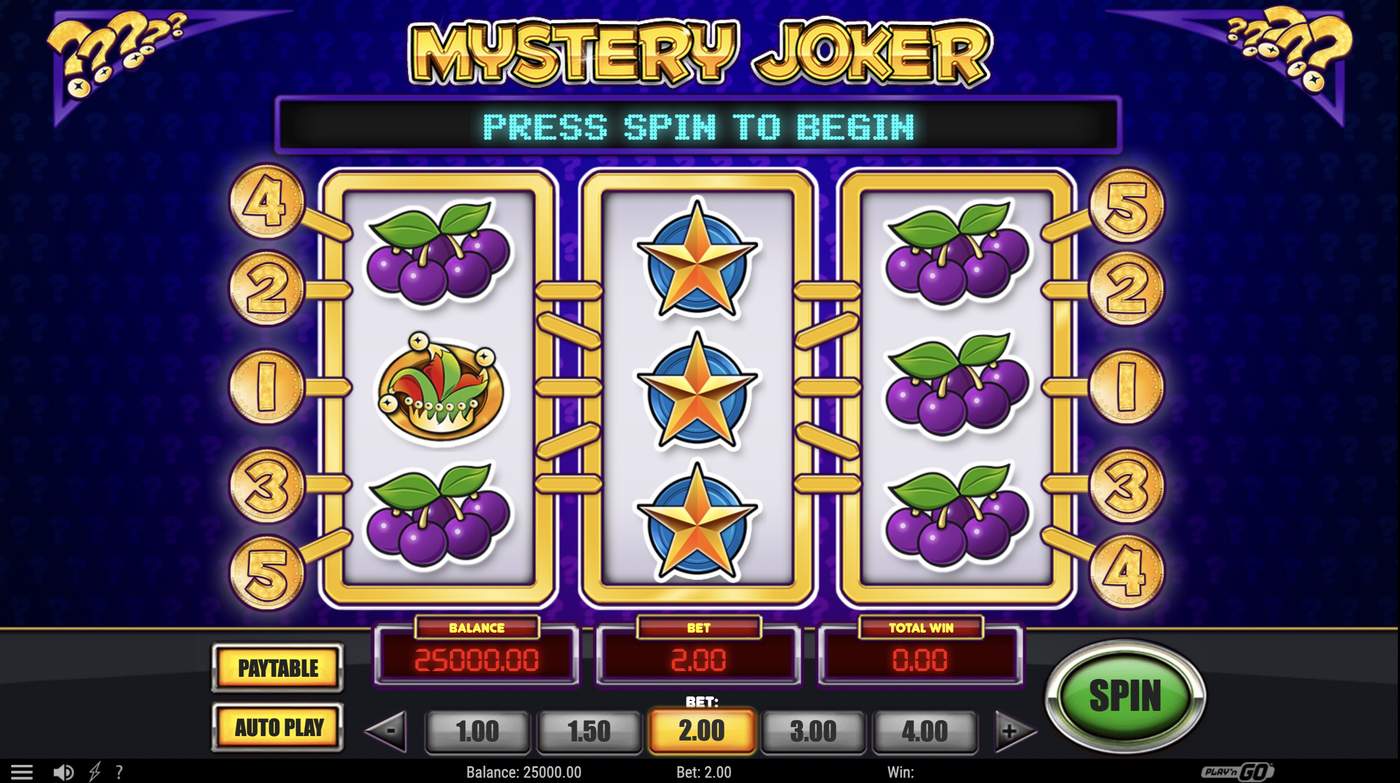Toggle payline 3 on the right side
The height and width of the screenshot is (783, 1400).
click(1130, 483)
